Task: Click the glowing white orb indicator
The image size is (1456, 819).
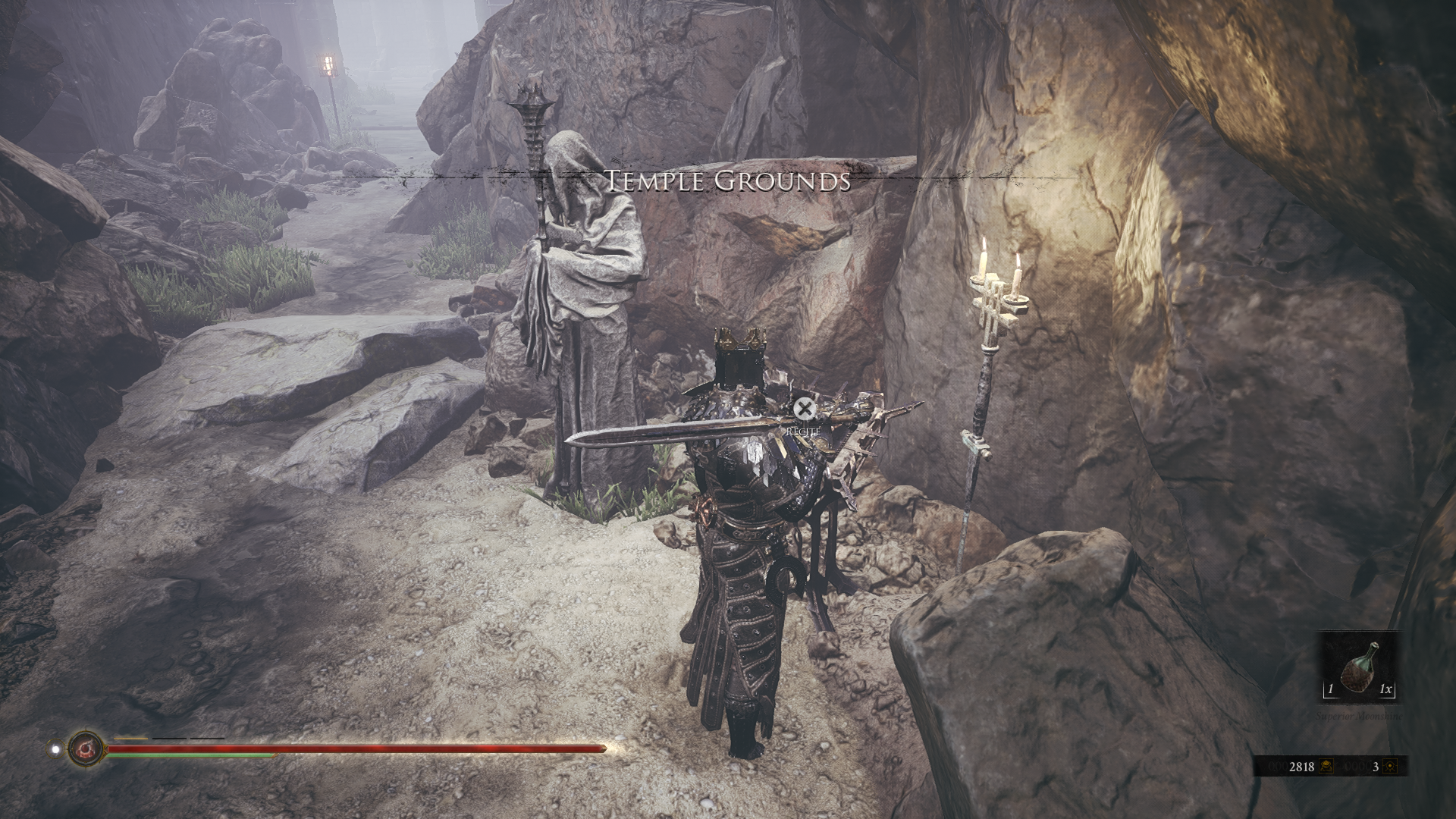Action: pyautogui.click(x=55, y=749)
